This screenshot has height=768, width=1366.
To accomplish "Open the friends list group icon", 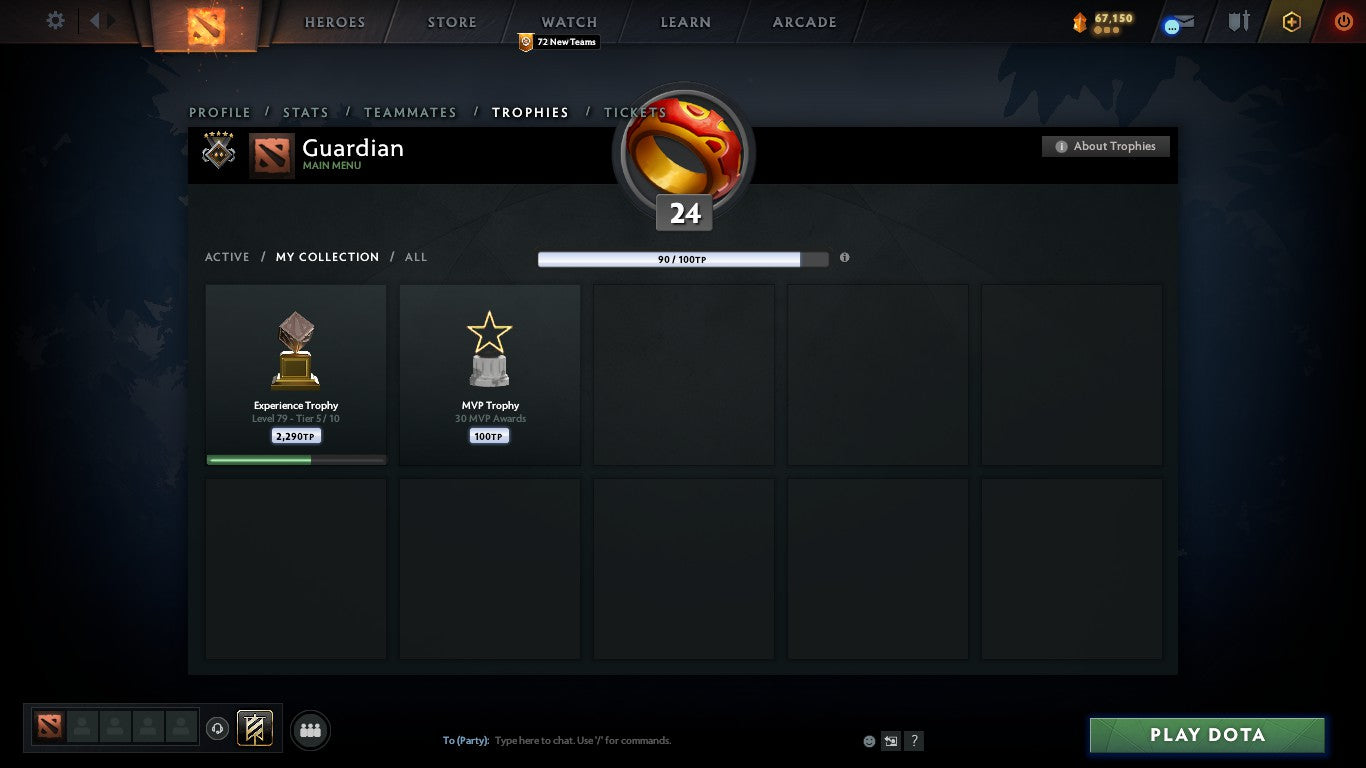I will click(310, 730).
